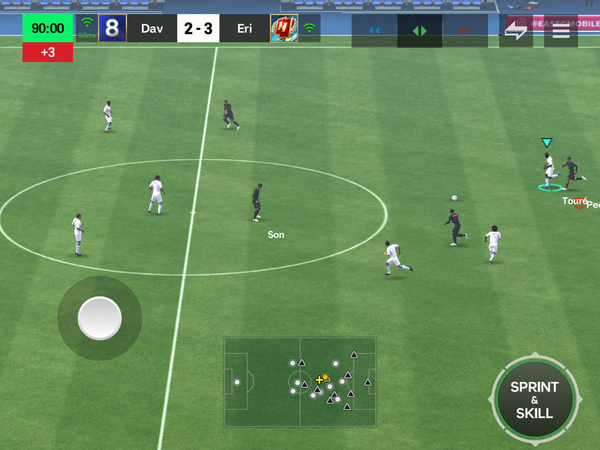Touch the virtual movement joystick
The image size is (600, 450).
coord(99,318)
